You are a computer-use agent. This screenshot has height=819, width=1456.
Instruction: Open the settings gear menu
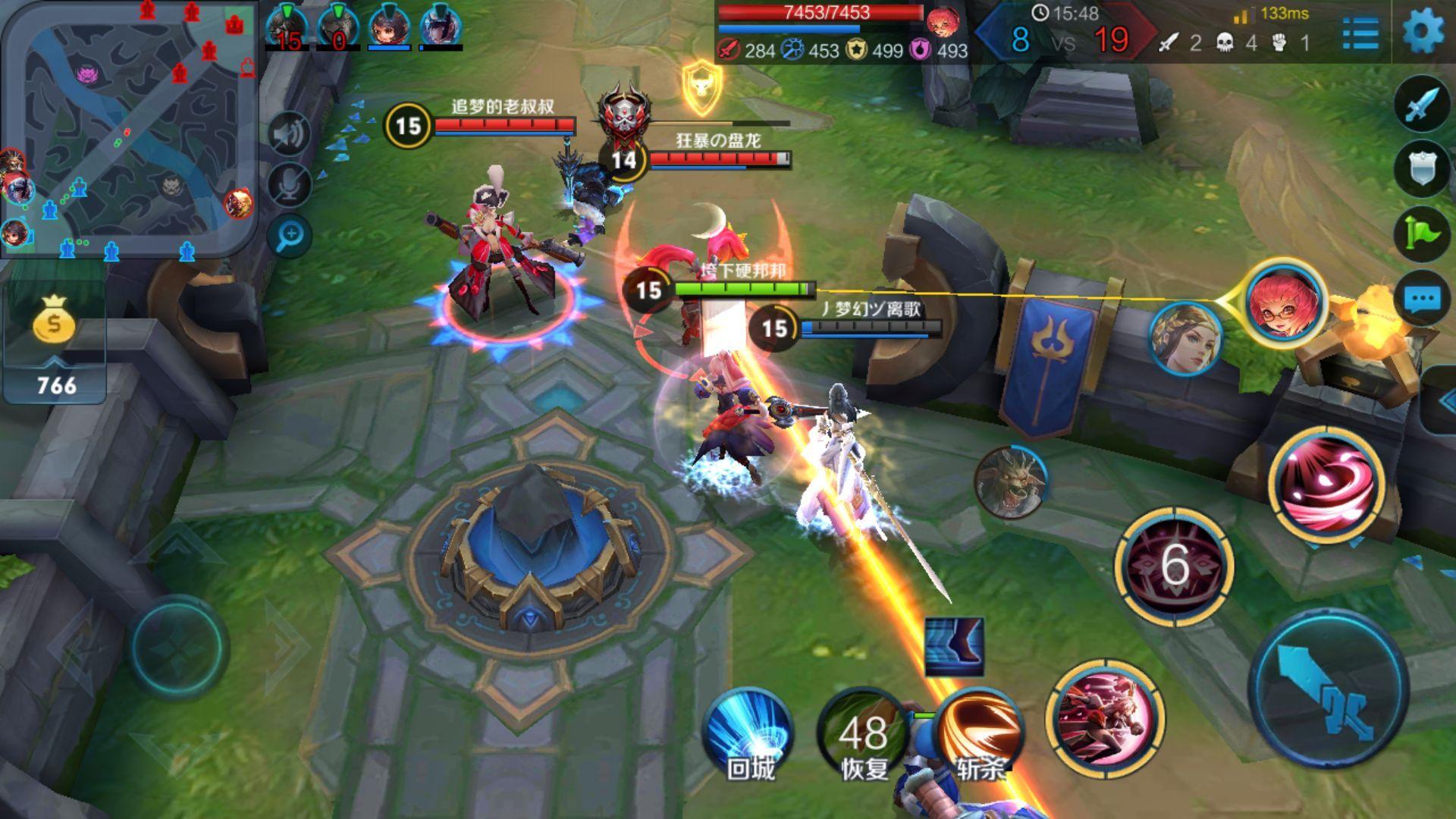1423,32
